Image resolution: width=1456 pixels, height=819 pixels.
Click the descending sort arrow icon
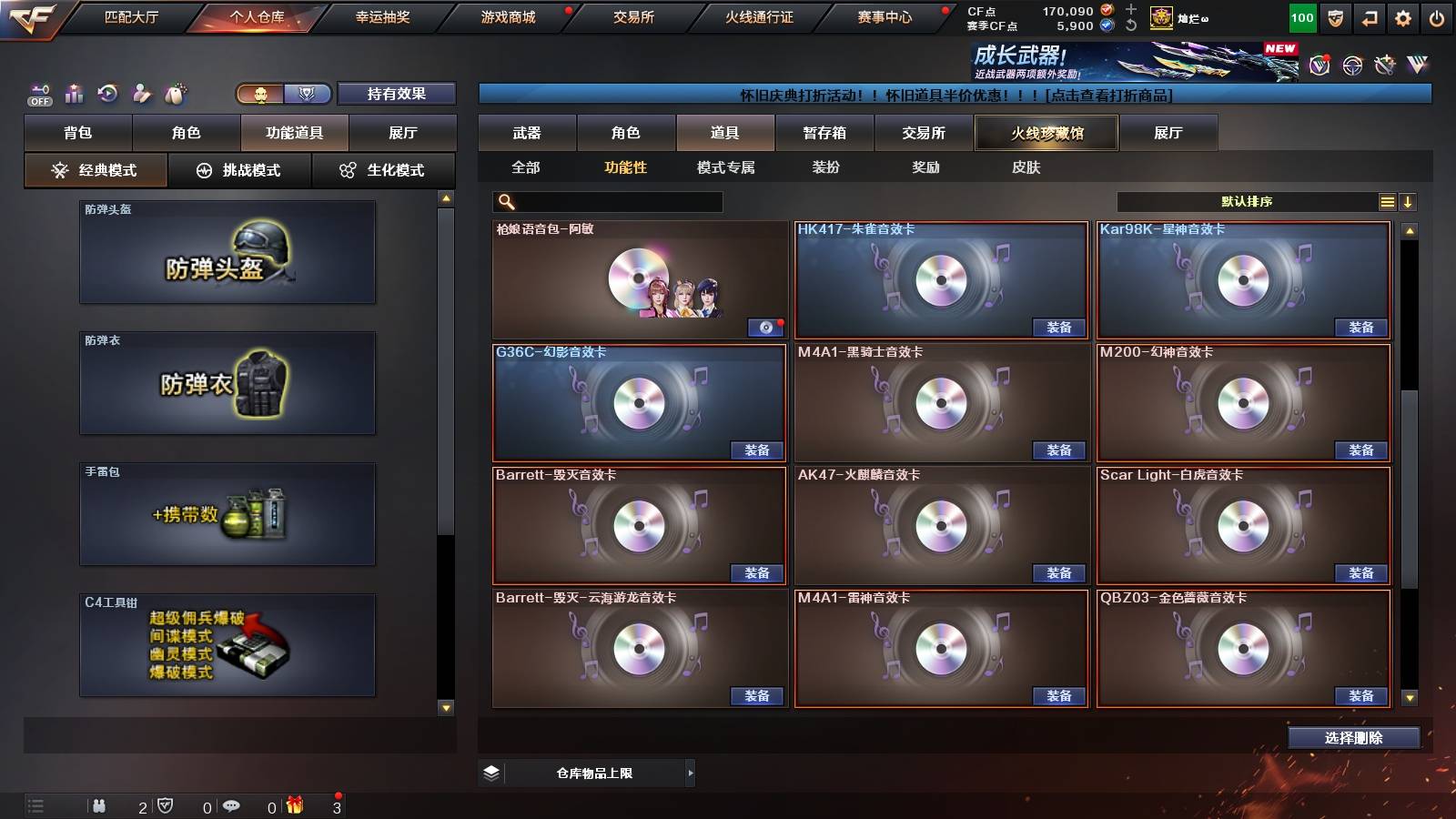click(1409, 202)
